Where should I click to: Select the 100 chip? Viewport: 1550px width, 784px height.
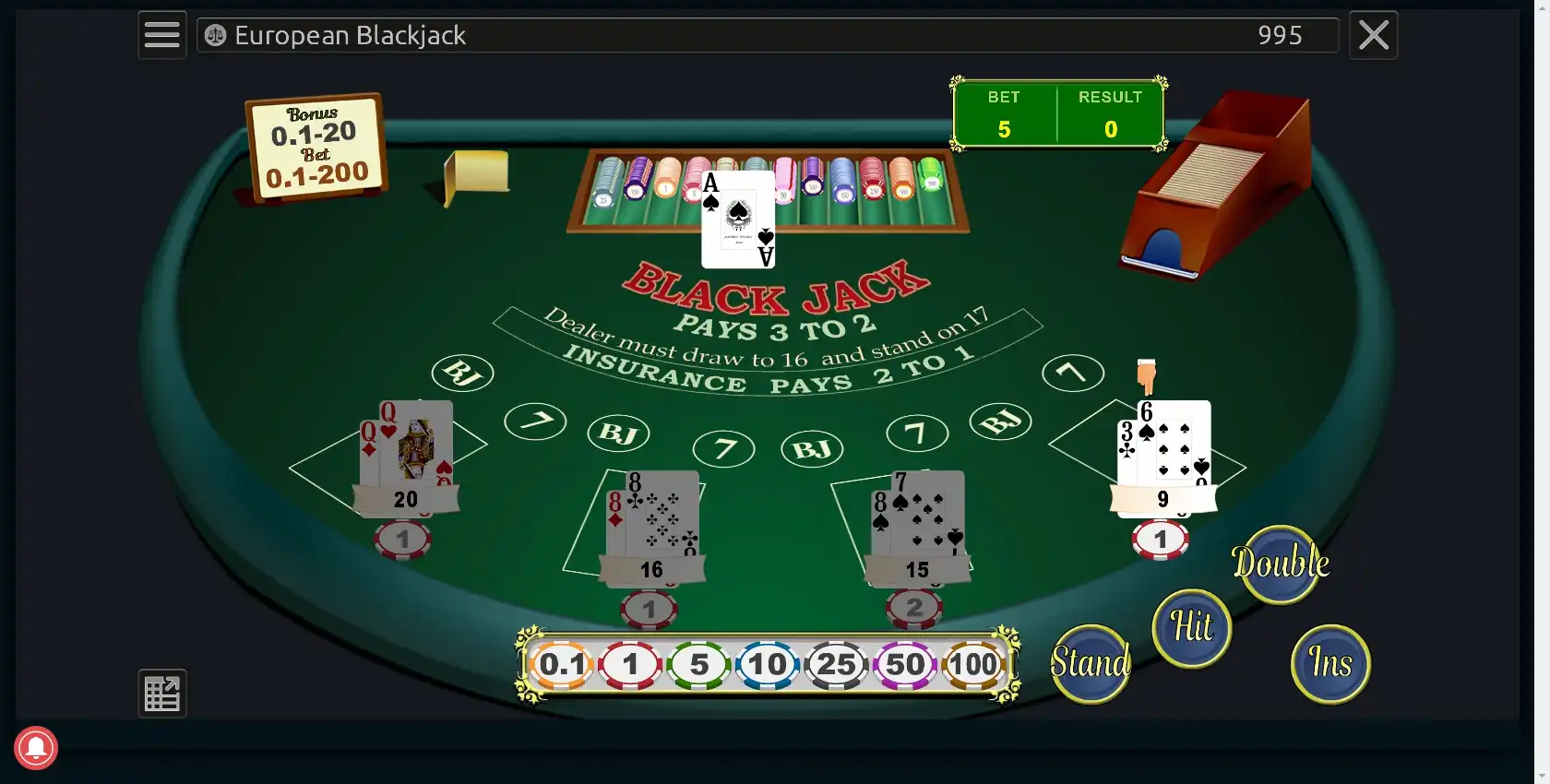point(973,664)
